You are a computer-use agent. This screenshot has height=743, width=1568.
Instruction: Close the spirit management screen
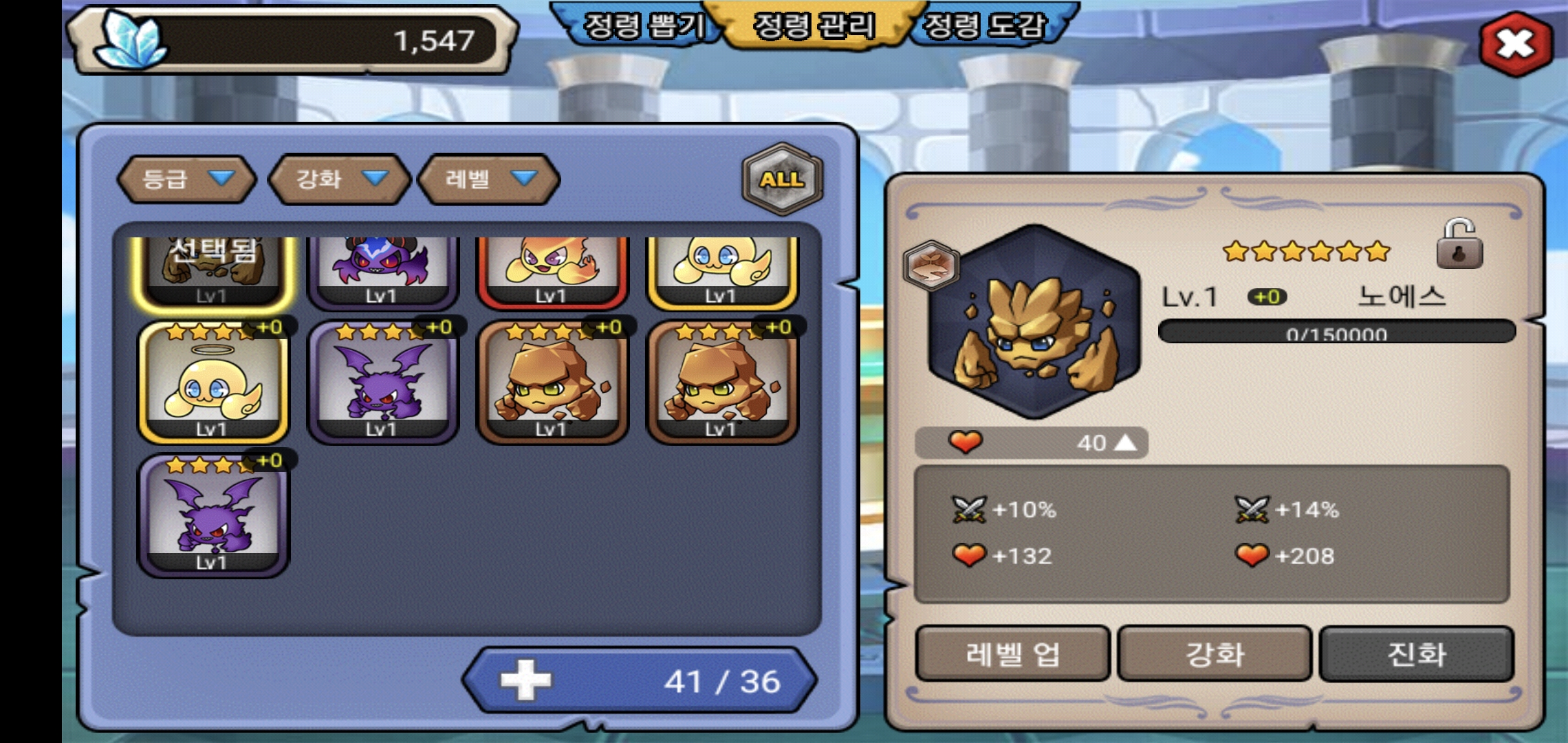(x=1515, y=44)
